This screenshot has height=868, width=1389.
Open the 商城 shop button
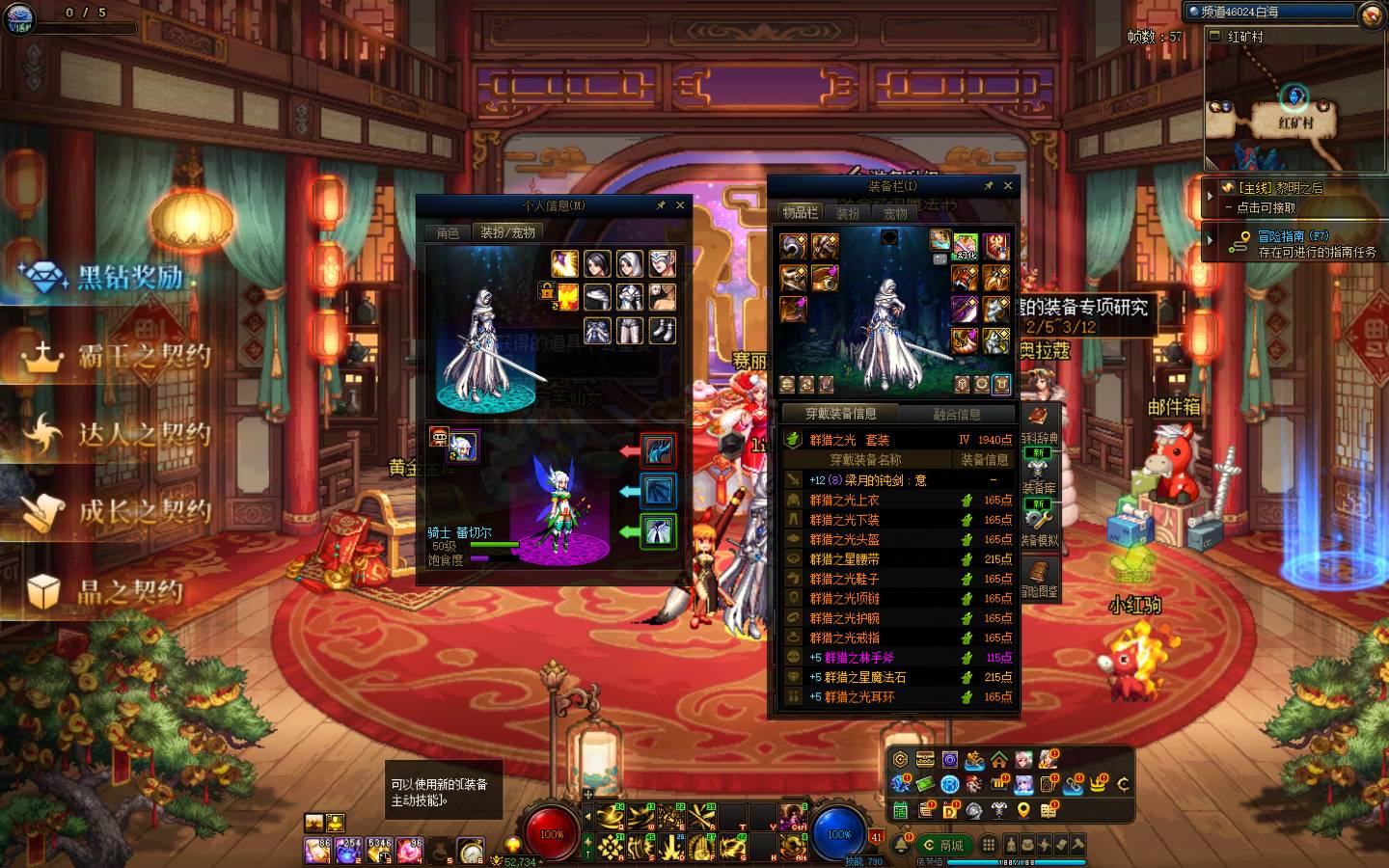[x=944, y=845]
